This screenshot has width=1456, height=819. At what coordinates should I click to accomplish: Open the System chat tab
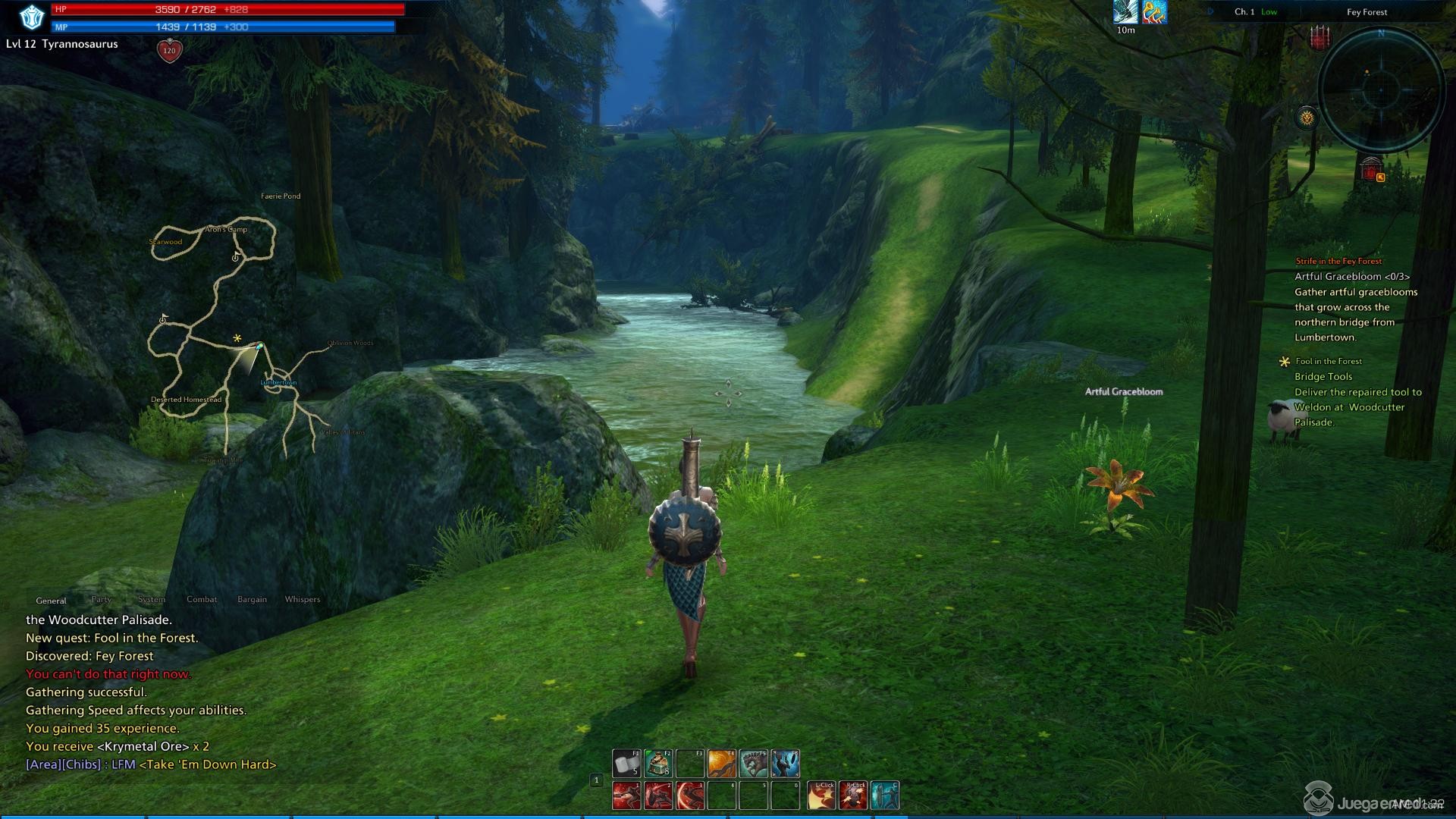[x=152, y=599]
